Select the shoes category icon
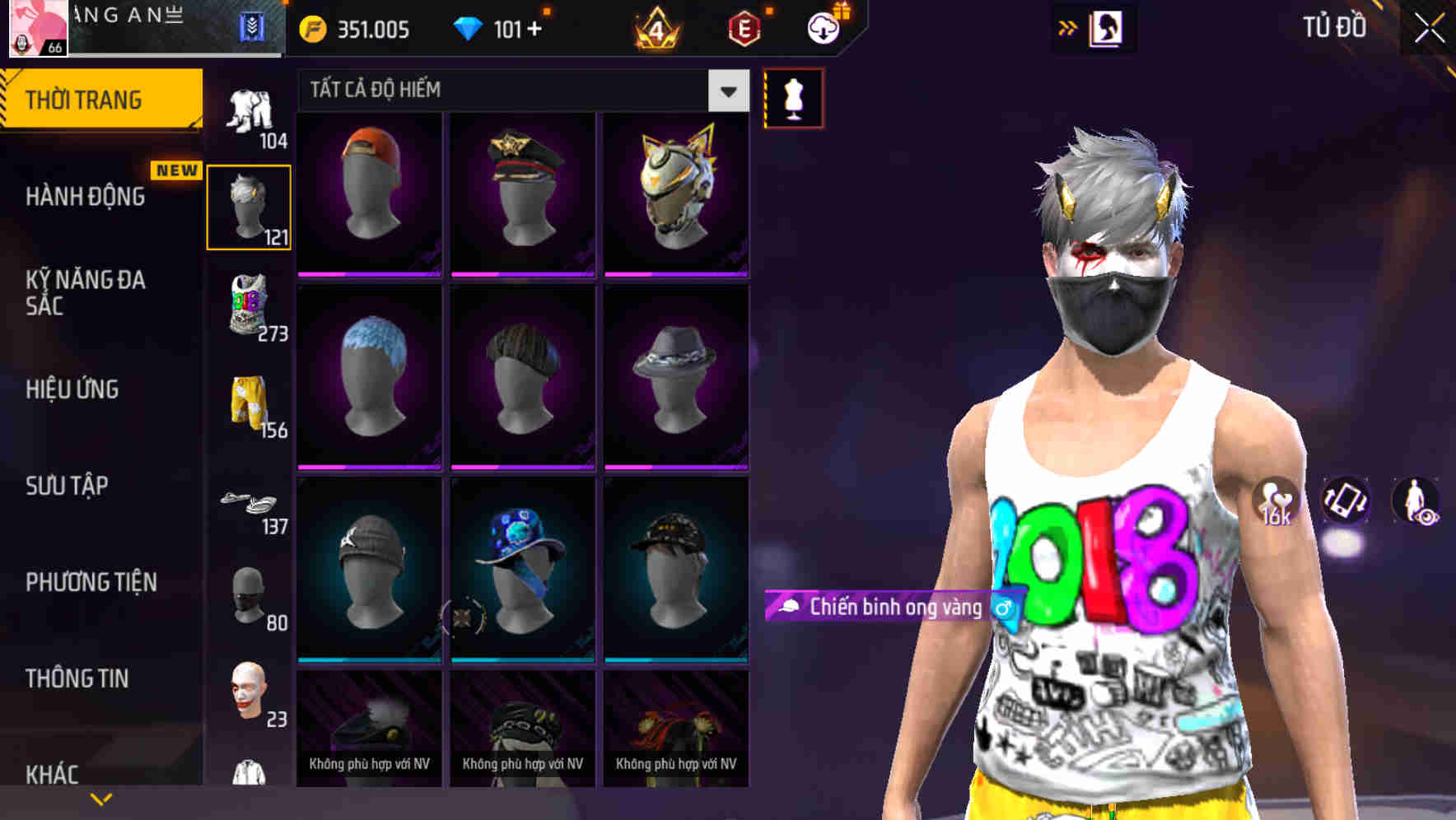Image resolution: width=1456 pixels, height=820 pixels. [250, 502]
